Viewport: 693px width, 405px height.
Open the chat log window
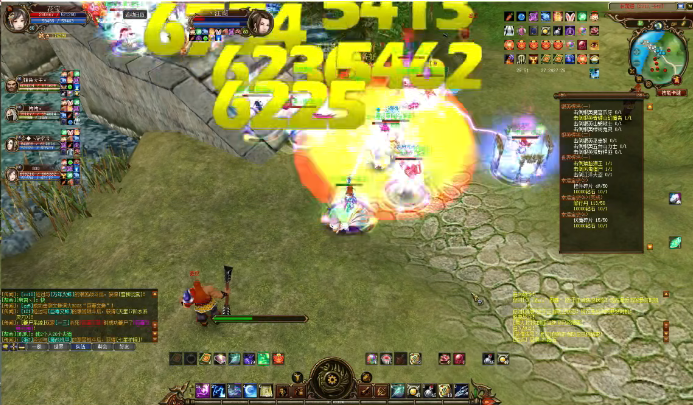(x=75, y=318)
